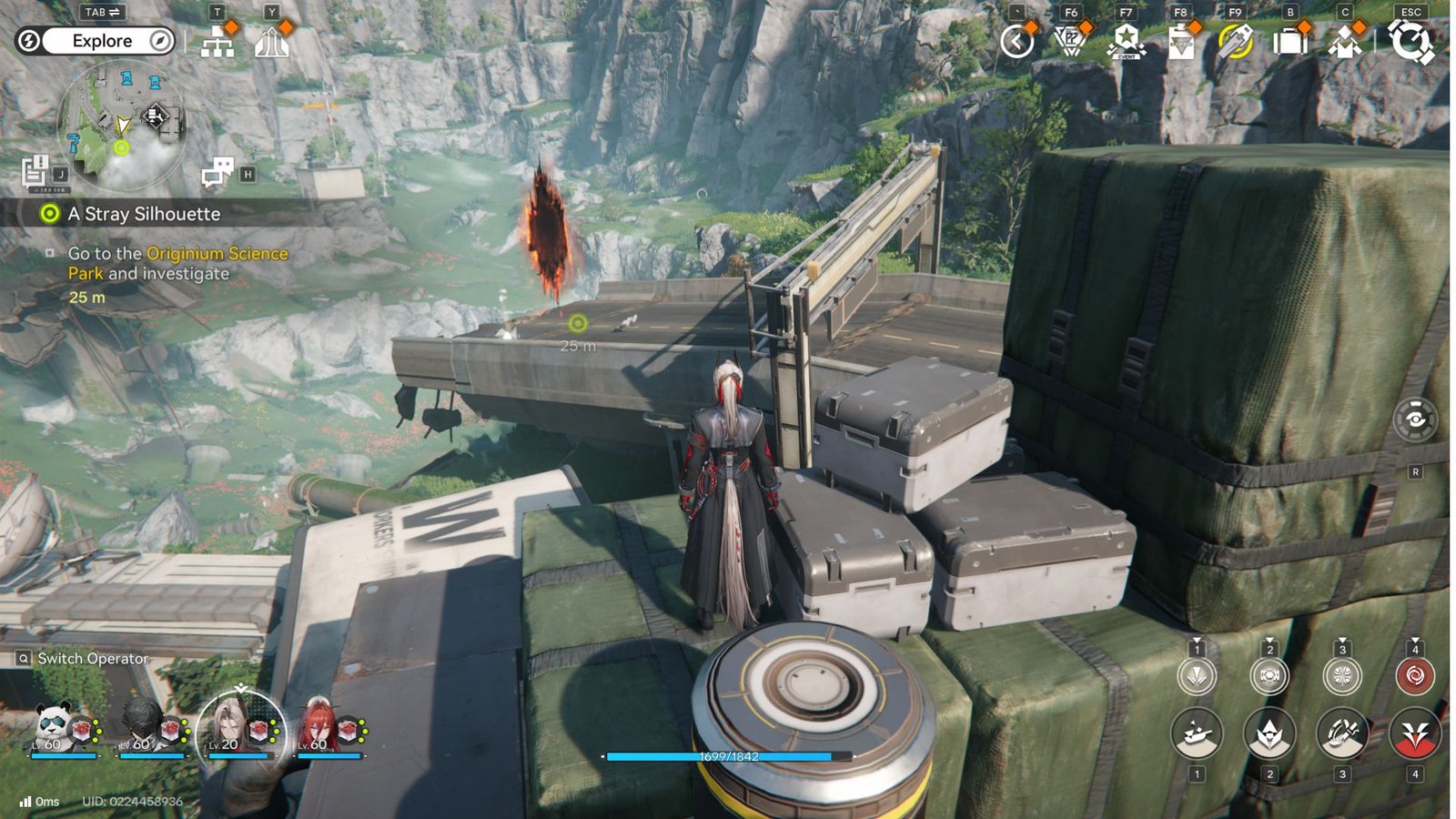Open the chat bubble panel (H)
Screen dimensions: 1456x819
click(217, 173)
